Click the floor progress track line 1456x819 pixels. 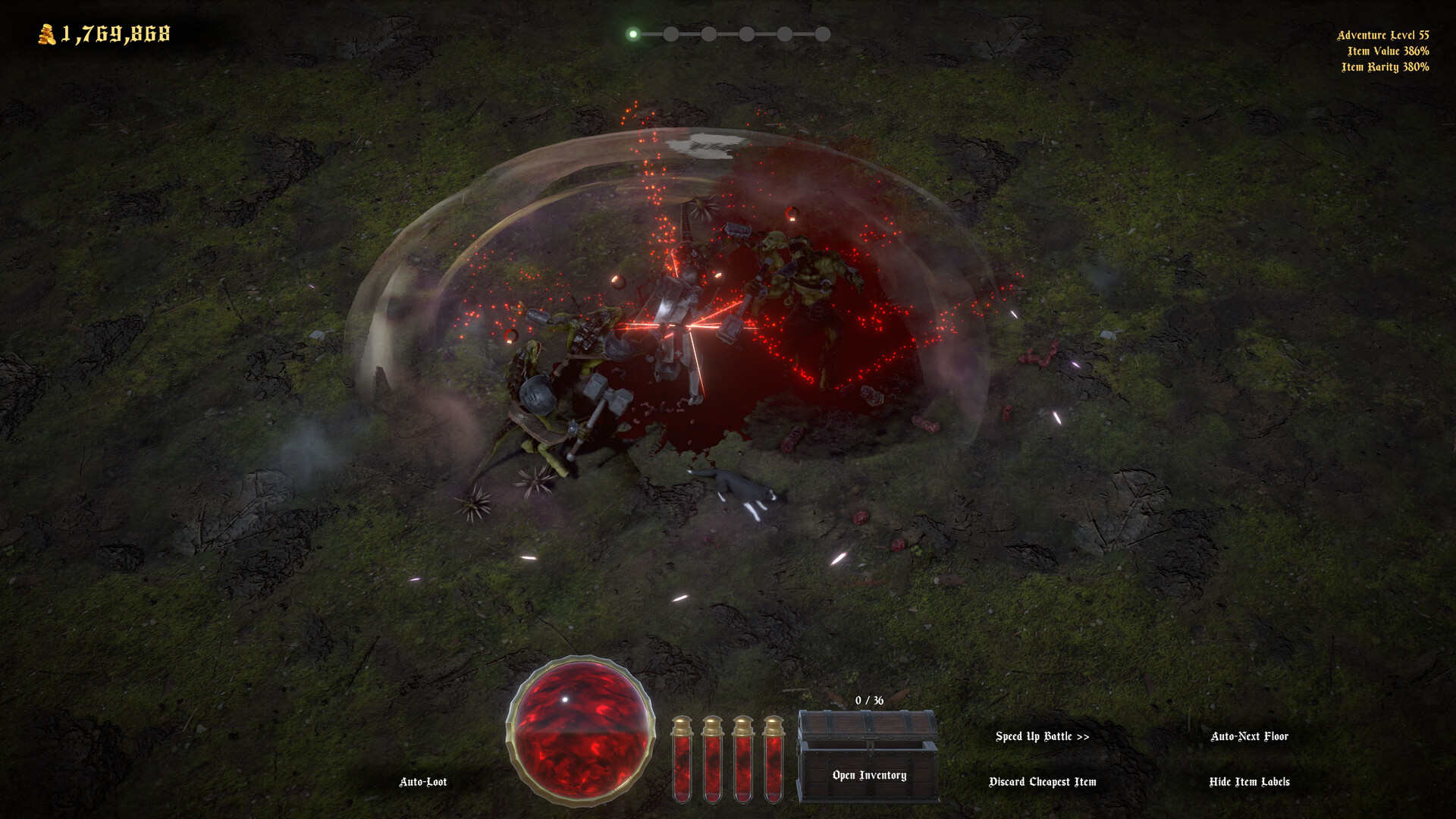728,33
